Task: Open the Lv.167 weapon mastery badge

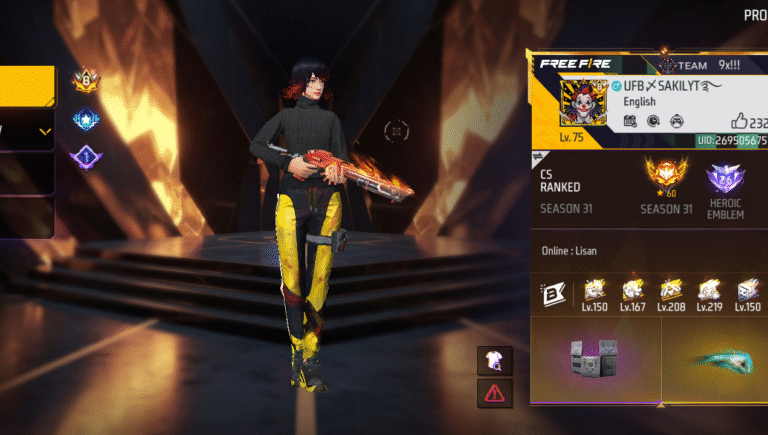Action: (632, 290)
